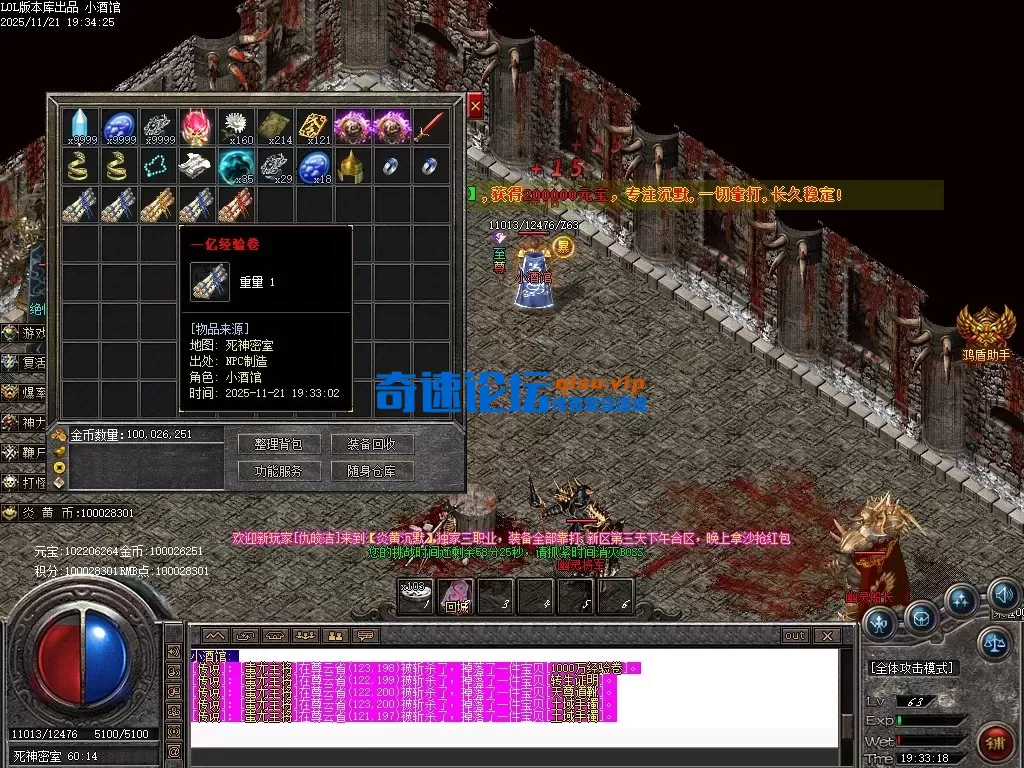1024x768 pixels.
Task: Close the chat panel with X
Action: click(826, 635)
